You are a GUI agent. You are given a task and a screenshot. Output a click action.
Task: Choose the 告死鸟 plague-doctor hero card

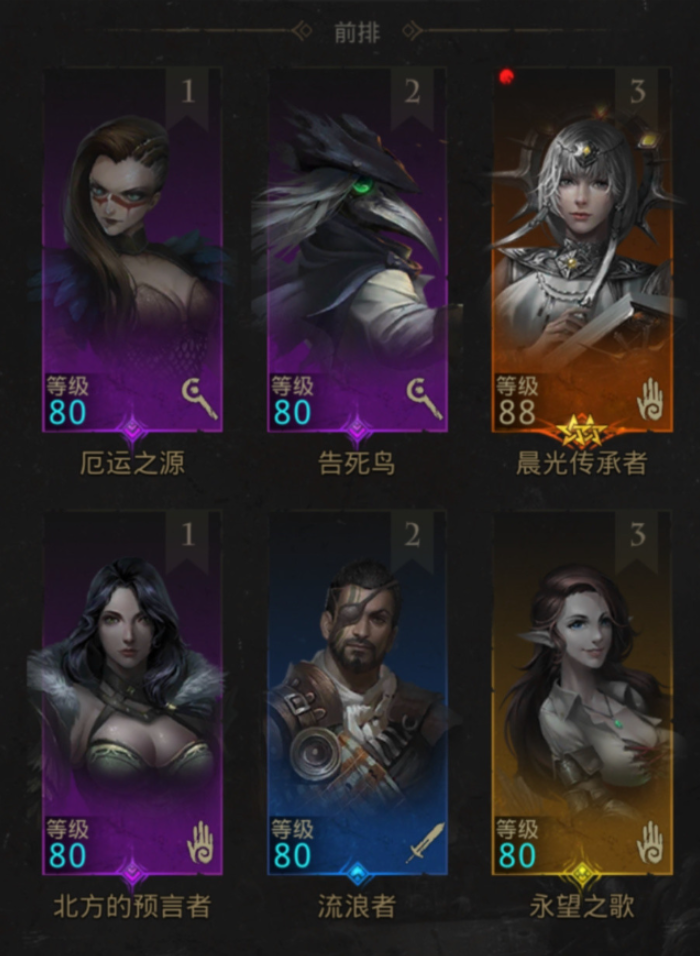click(x=357, y=250)
